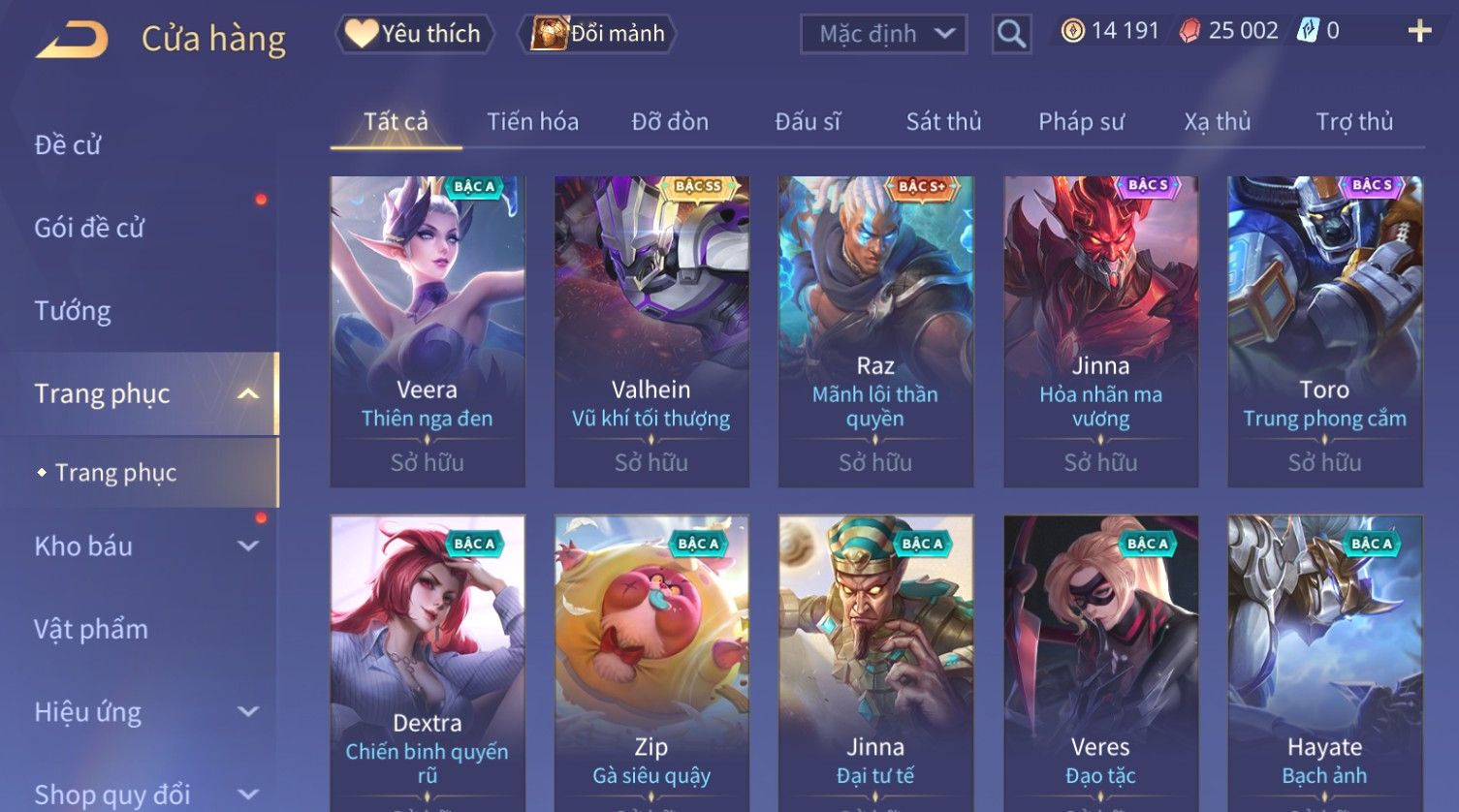Add currency with the plus button
The width and height of the screenshot is (1459, 812).
point(1419,31)
